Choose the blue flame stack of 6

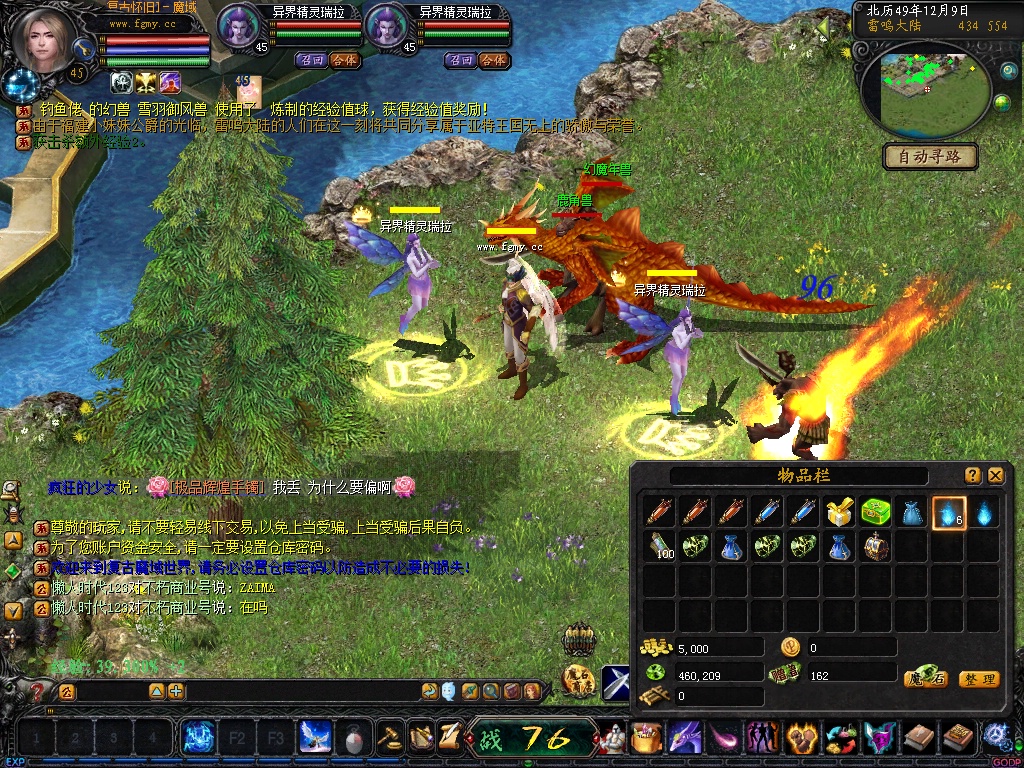[x=949, y=513]
